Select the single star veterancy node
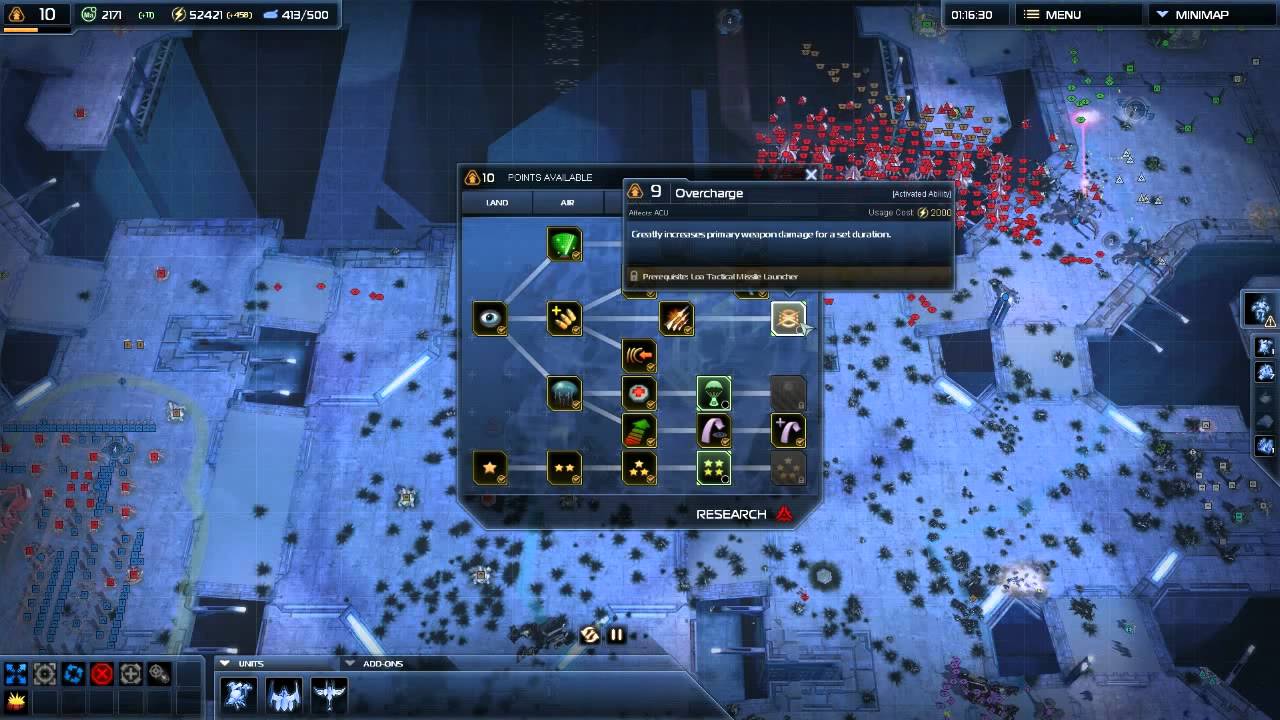1280x720 pixels. point(490,467)
